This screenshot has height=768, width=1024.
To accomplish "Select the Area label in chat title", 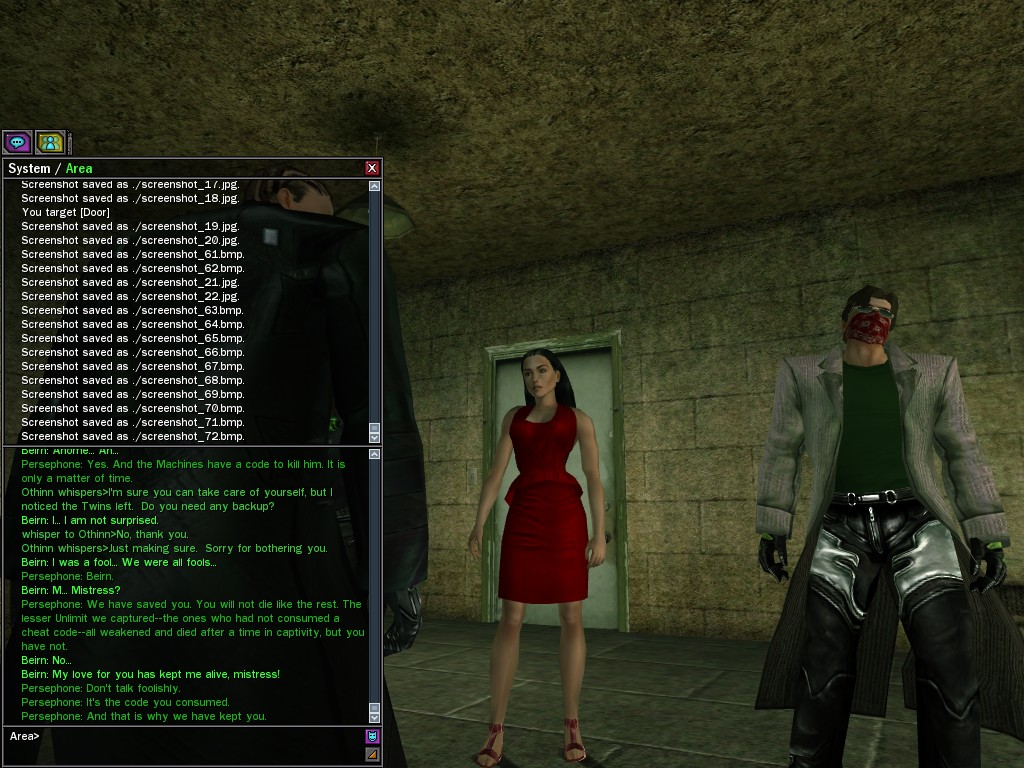I will [x=79, y=169].
